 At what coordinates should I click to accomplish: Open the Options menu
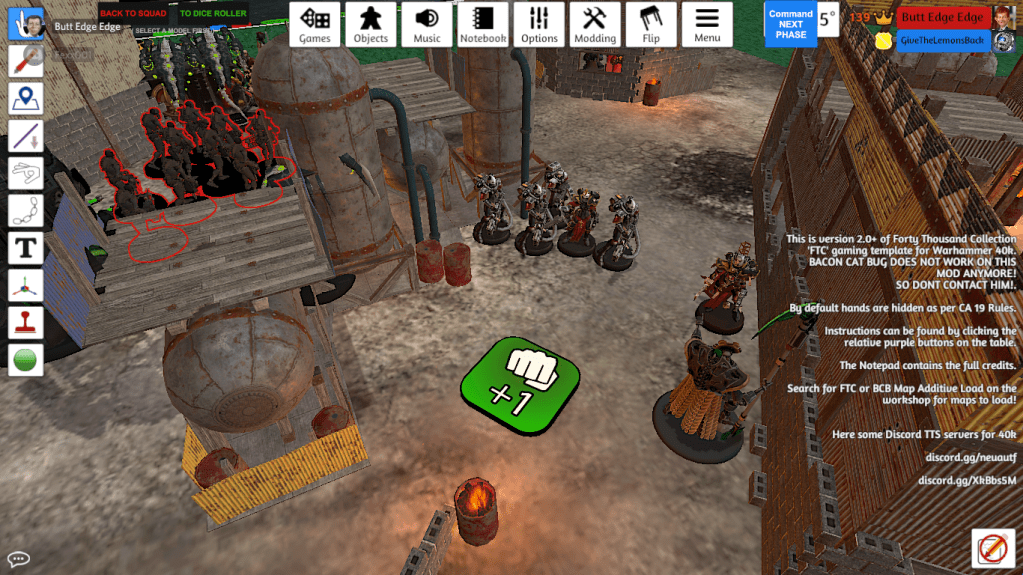pos(539,24)
